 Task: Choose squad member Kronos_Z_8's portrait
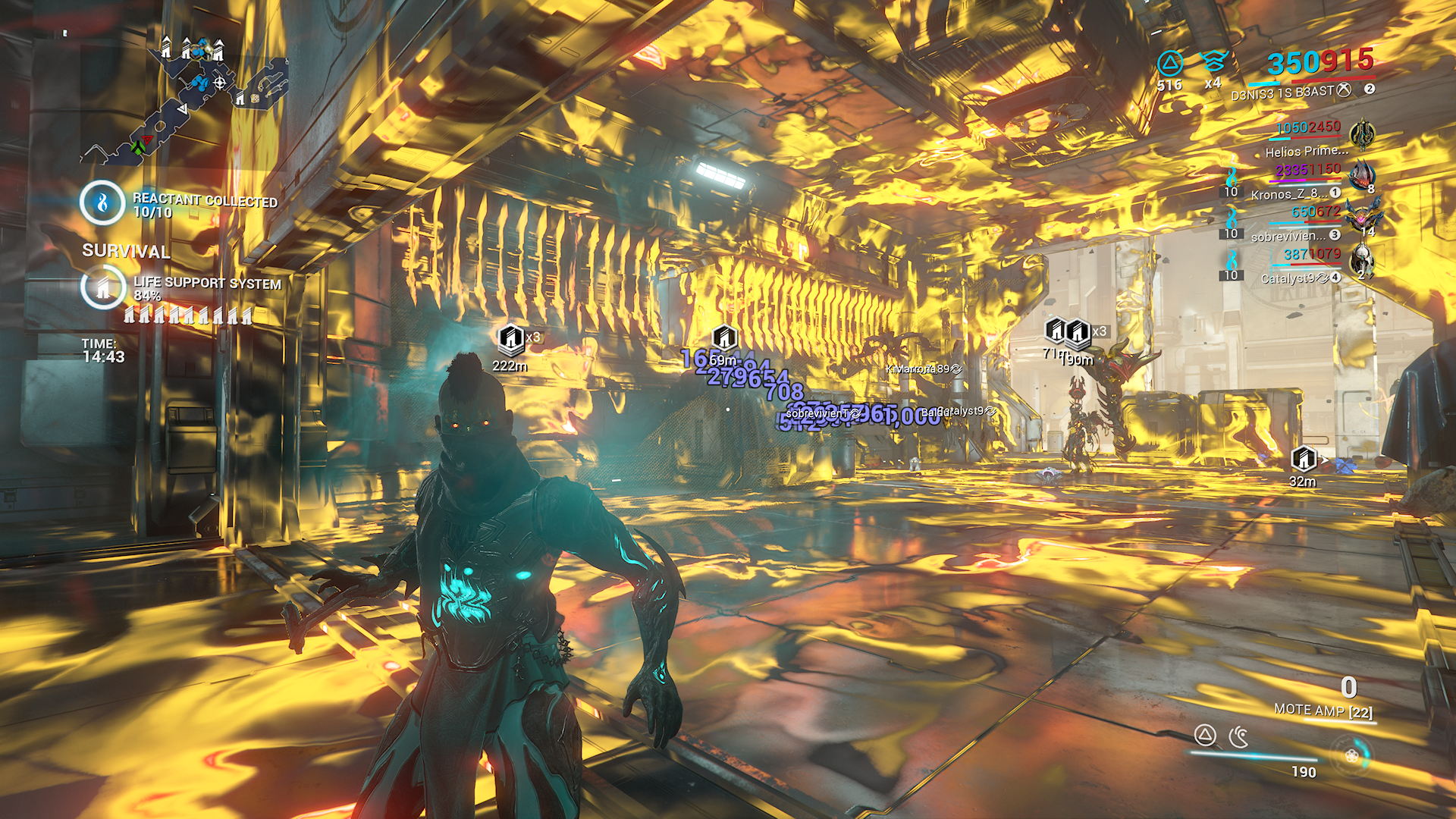click(x=1362, y=176)
